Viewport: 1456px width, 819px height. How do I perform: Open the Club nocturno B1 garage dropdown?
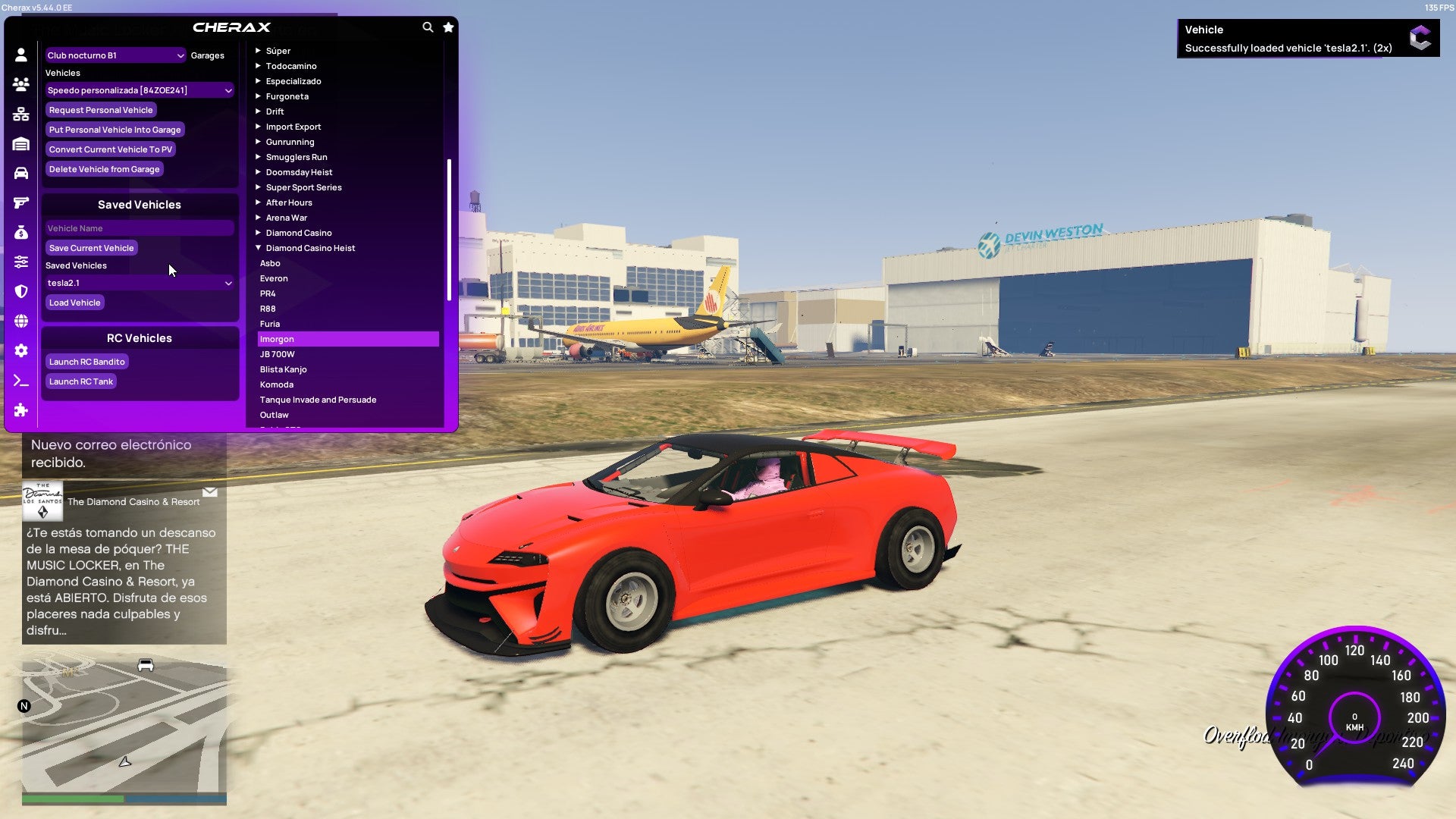tap(114, 55)
